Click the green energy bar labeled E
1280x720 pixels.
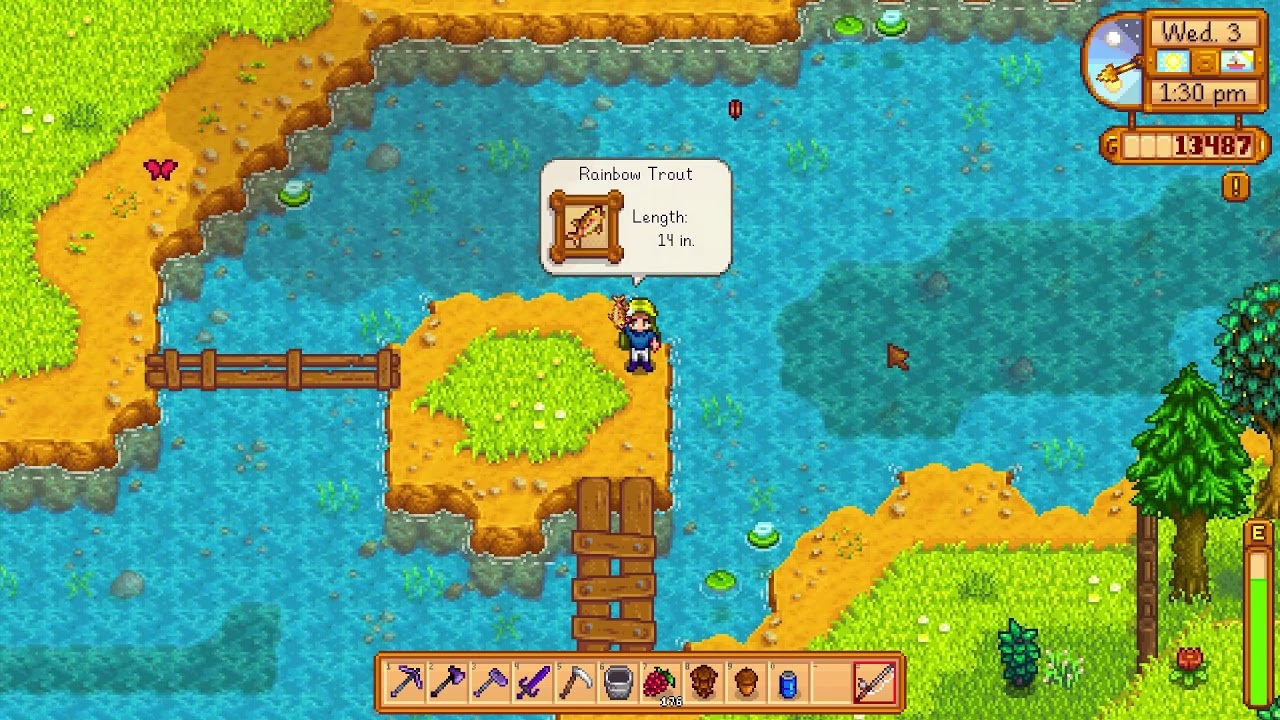click(x=1260, y=590)
